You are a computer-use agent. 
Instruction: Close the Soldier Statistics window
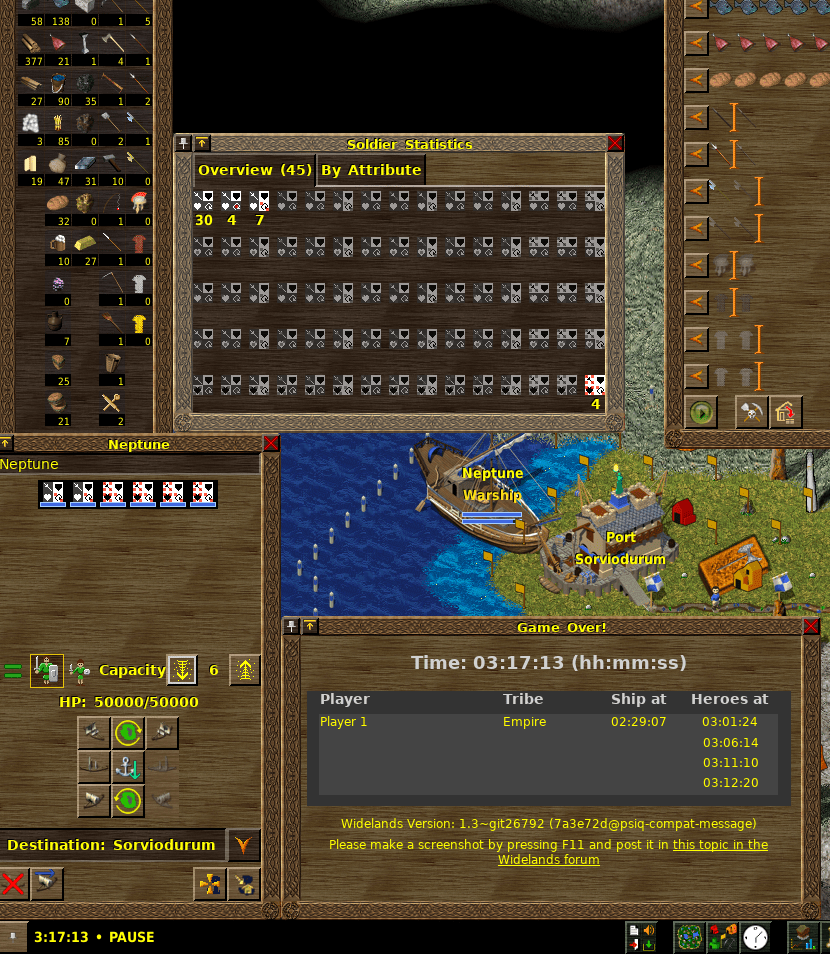[x=615, y=144]
